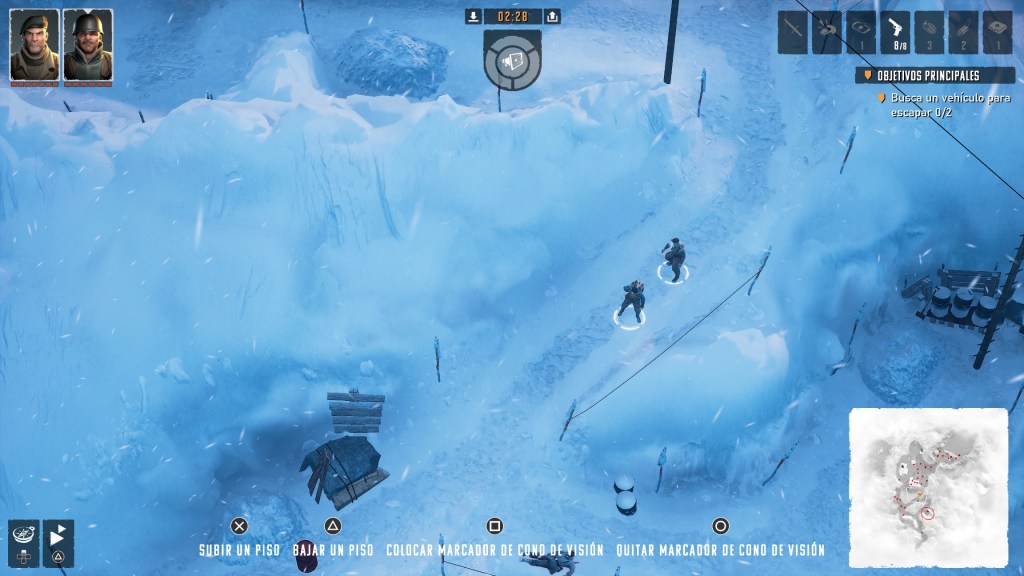Click the quick save download-arrow button
This screenshot has height=576, width=1024.
(474, 16)
